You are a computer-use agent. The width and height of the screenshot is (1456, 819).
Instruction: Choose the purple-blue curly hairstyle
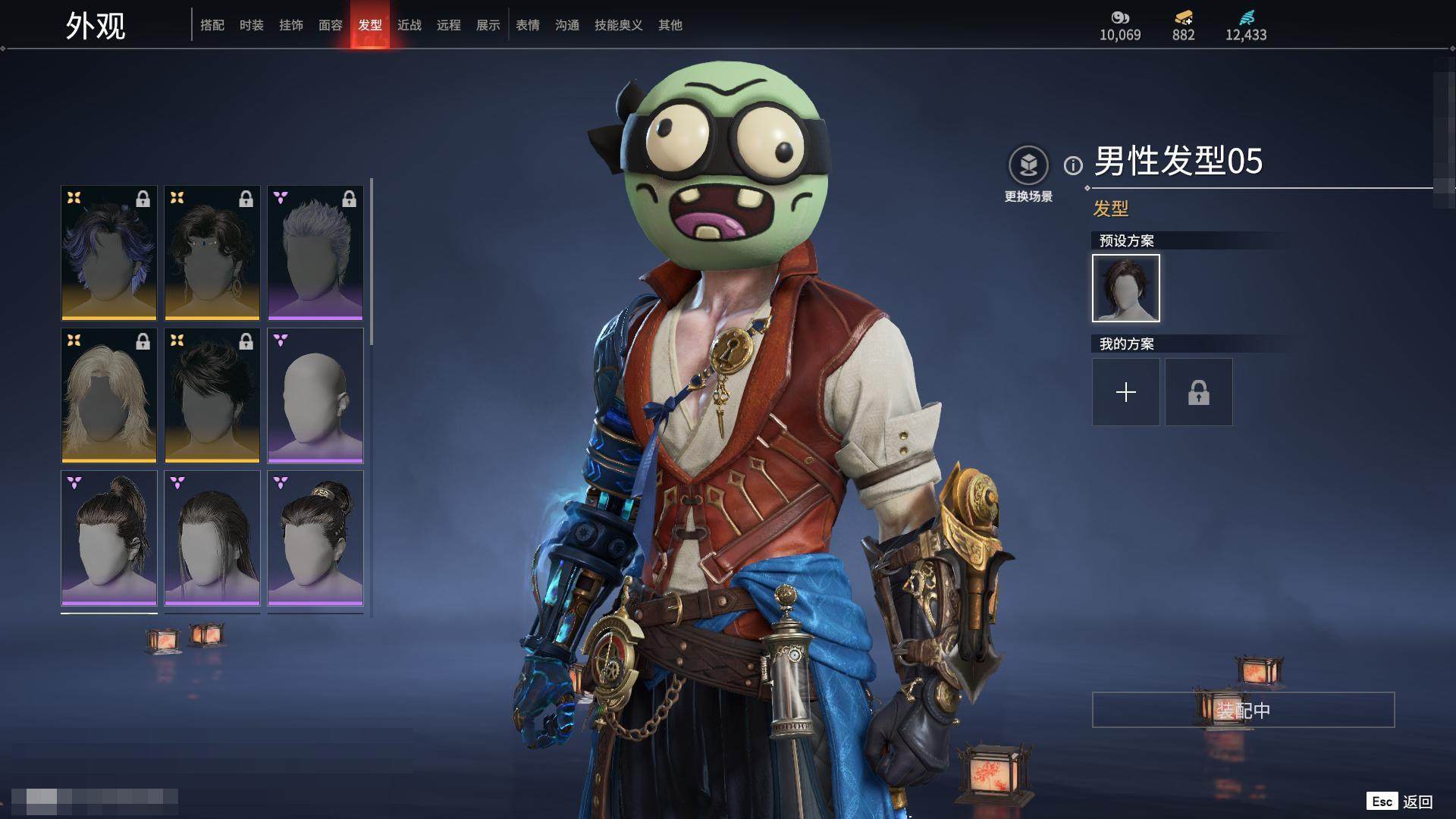pos(109,253)
